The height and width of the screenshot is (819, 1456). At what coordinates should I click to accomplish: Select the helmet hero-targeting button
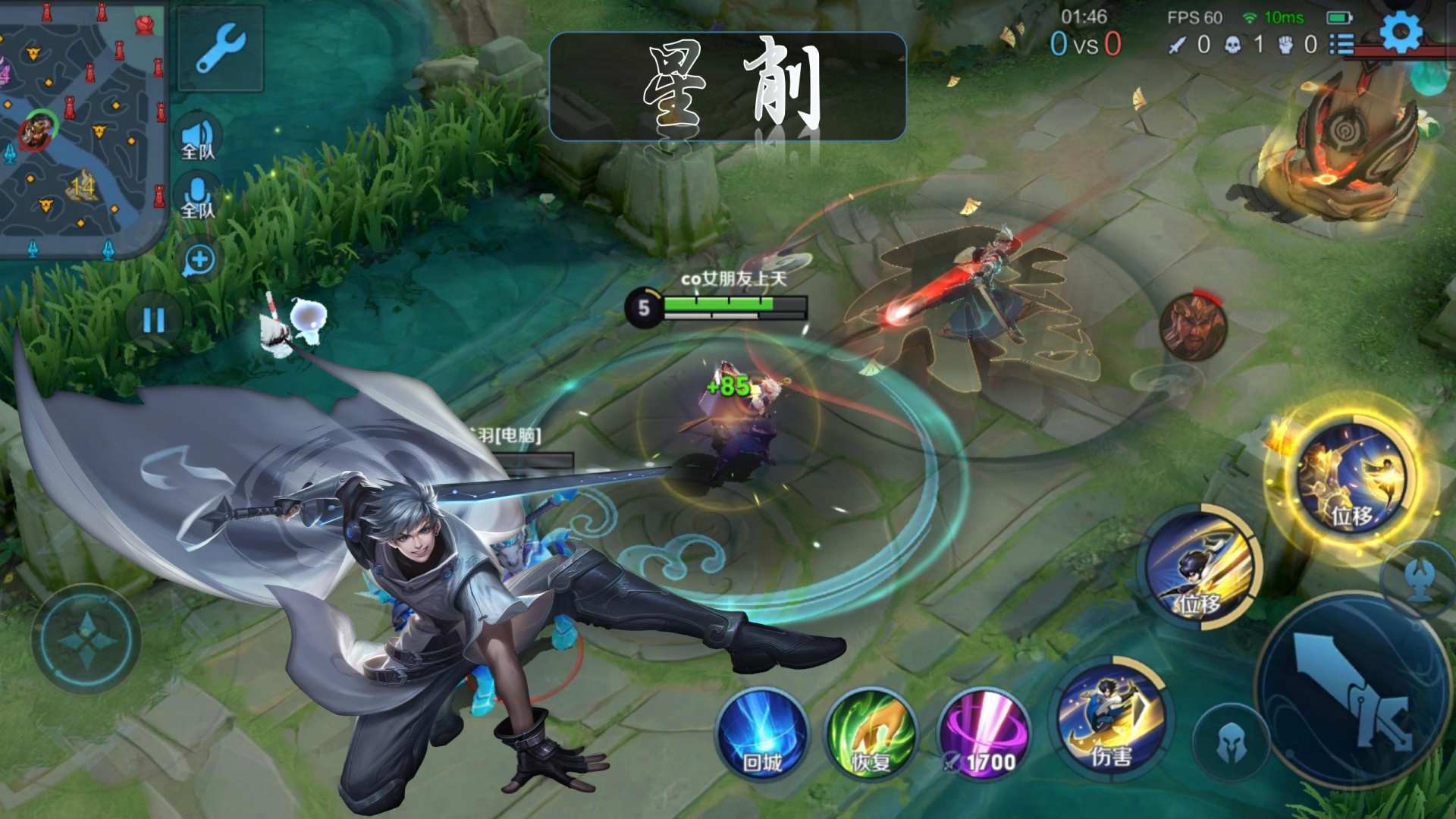(x=1231, y=743)
